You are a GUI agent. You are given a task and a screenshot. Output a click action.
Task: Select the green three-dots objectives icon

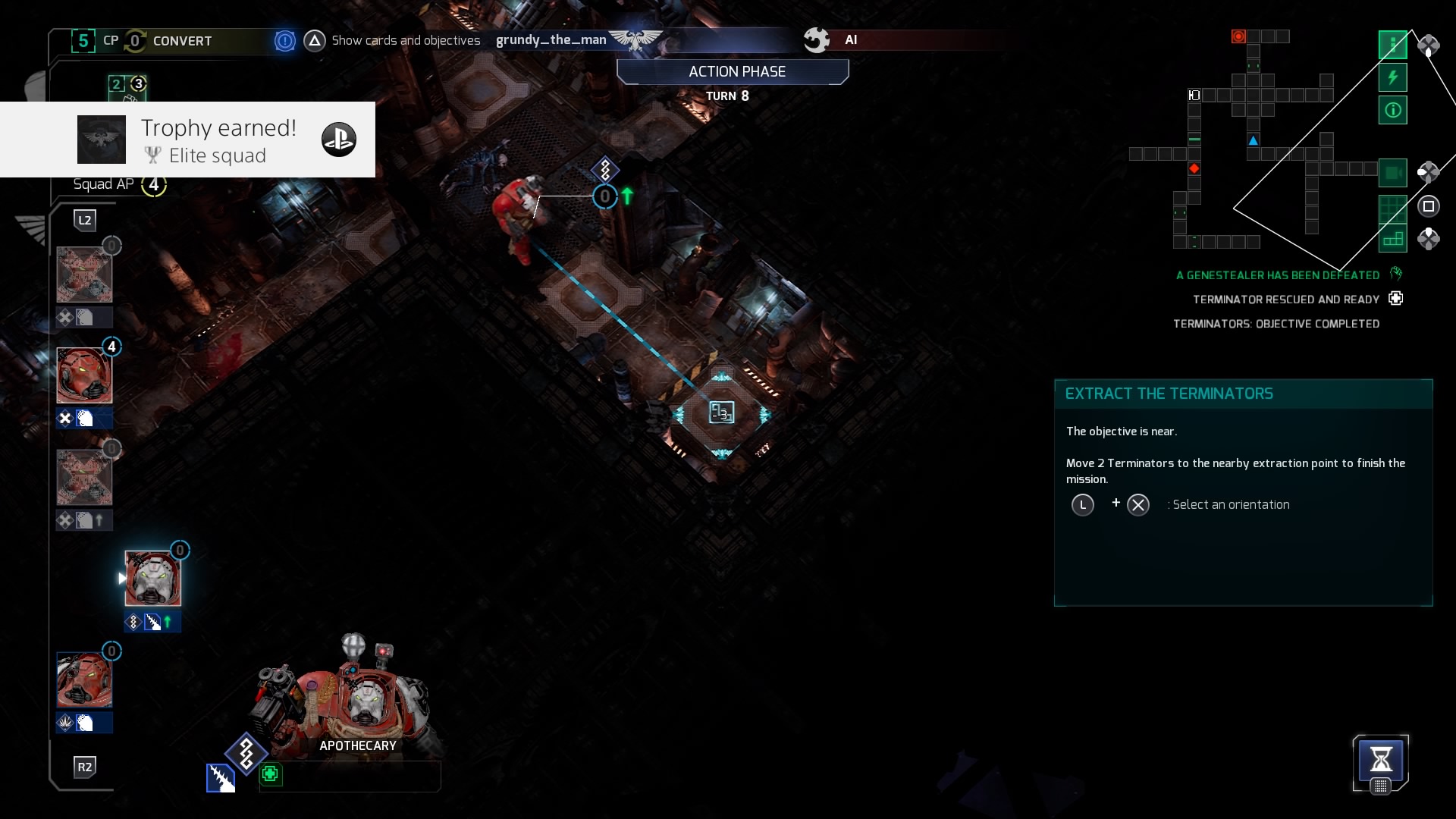click(x=1392, y=45)
